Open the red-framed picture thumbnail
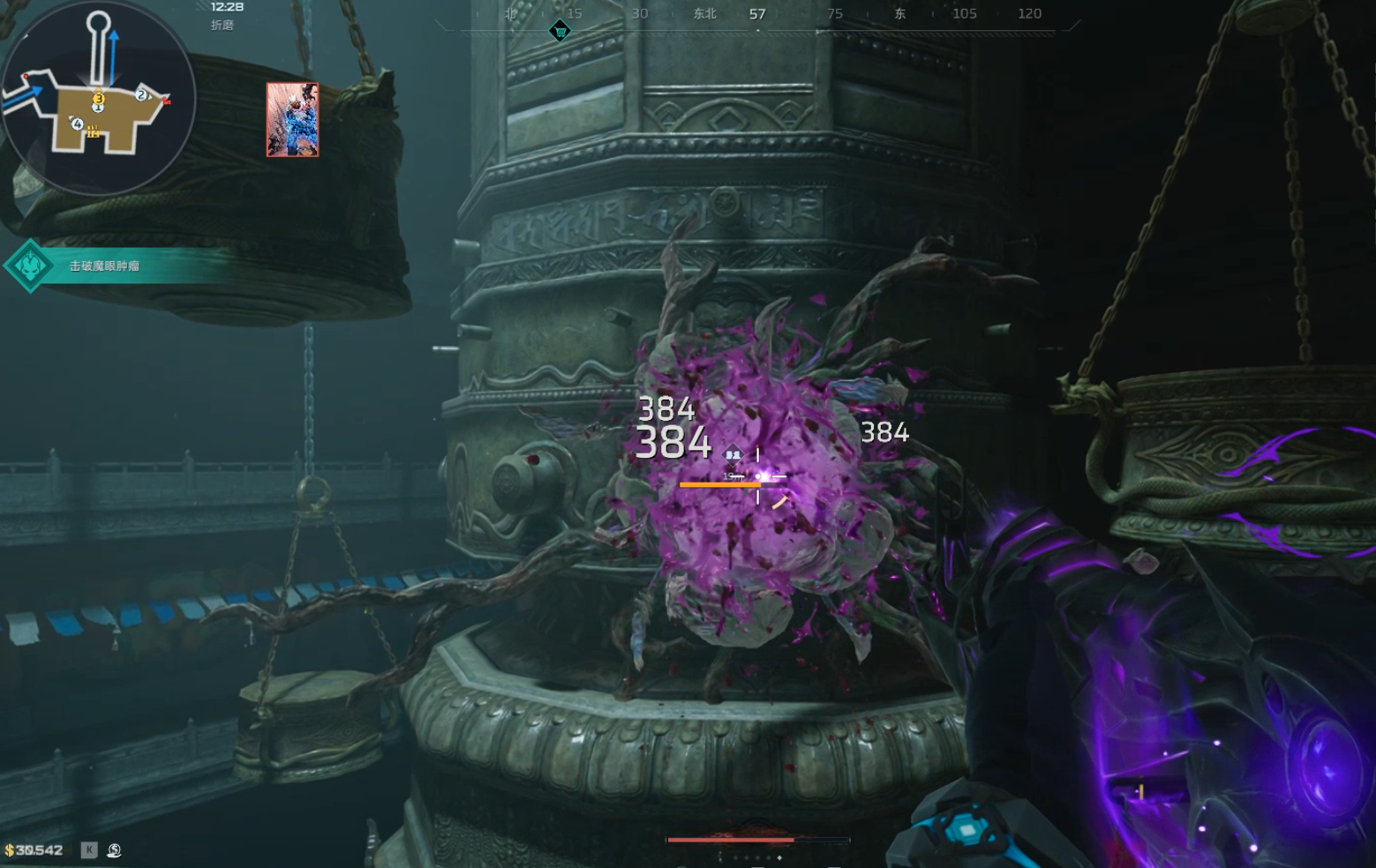This screenshot has height=868, width=1376. point(292,120)
